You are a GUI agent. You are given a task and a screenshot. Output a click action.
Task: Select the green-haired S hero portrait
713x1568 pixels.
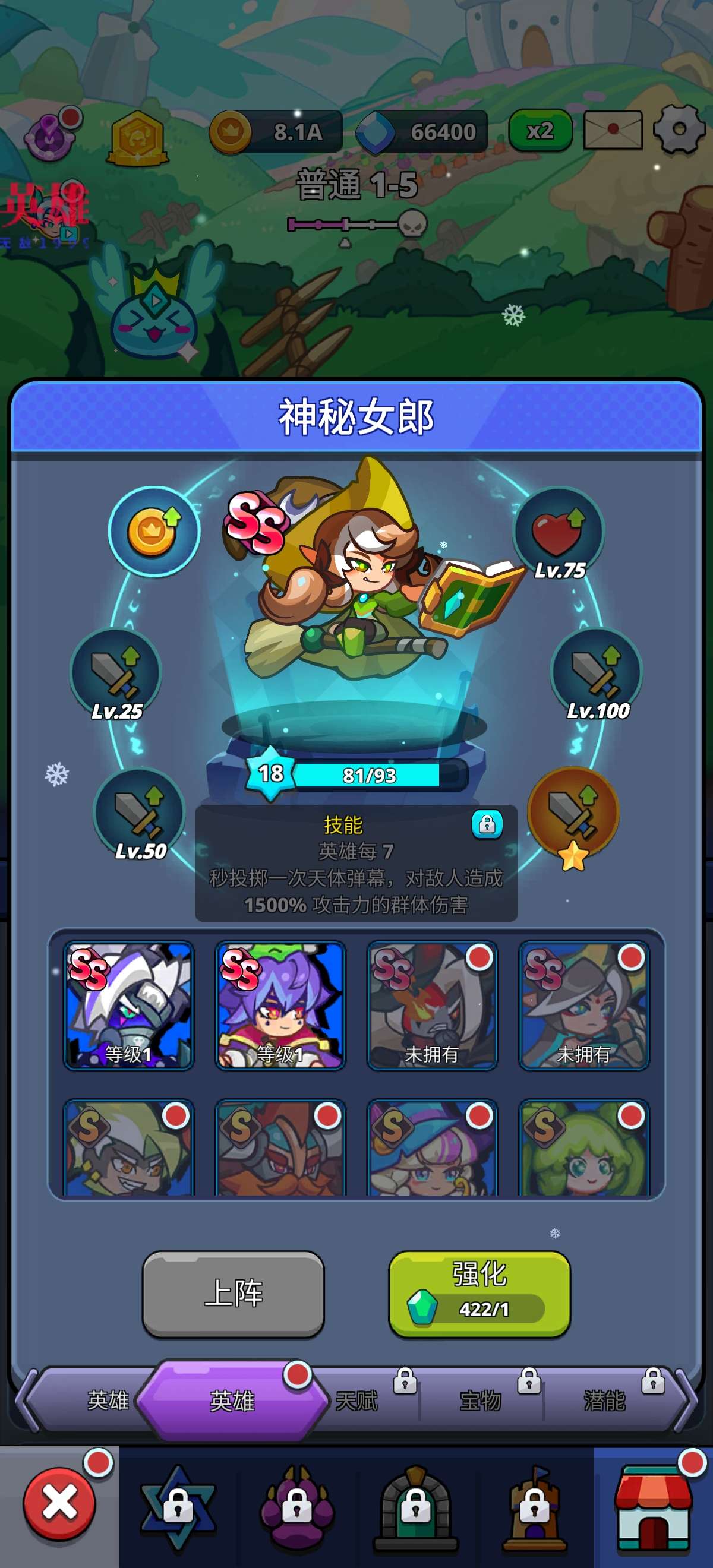tap(584, 1148)
